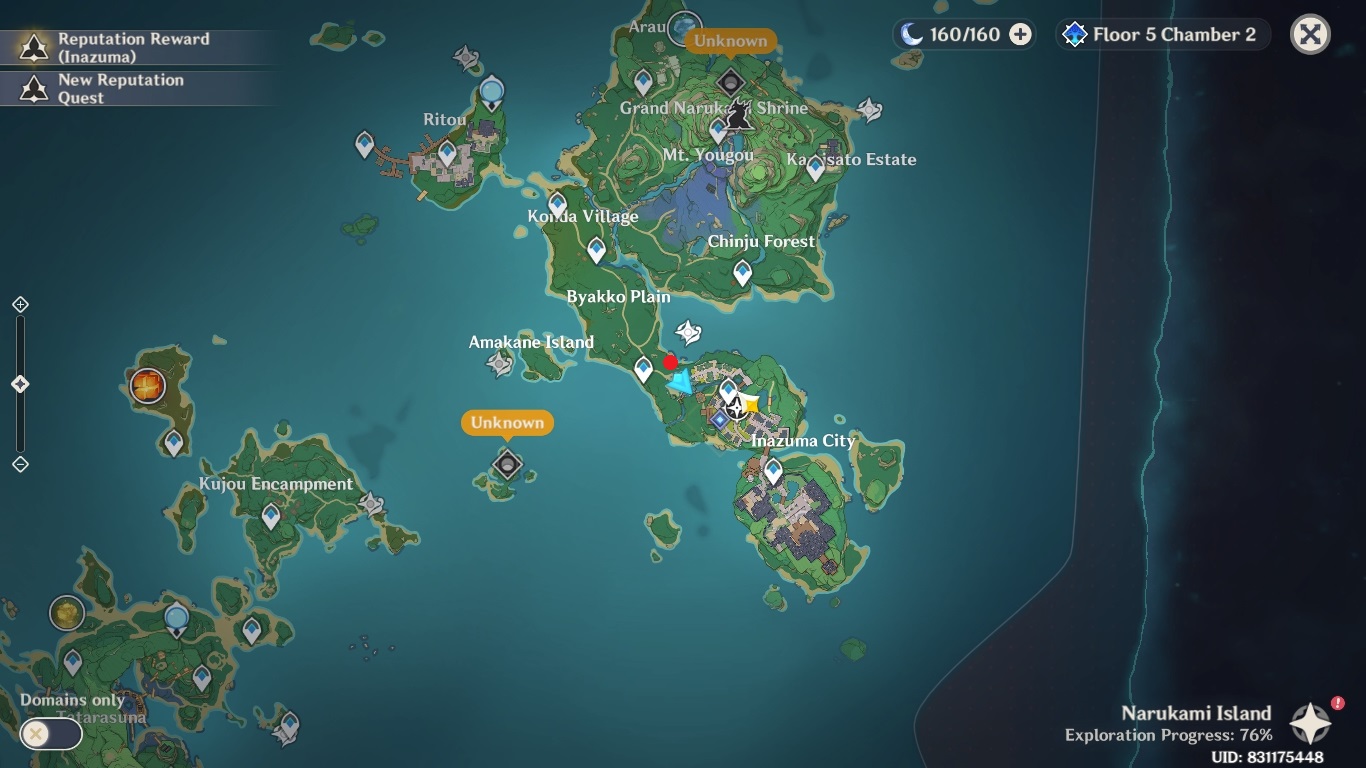Zoom out using the map zoom minus button
This screenshot has width=1366, height=768.
point(20,464)
